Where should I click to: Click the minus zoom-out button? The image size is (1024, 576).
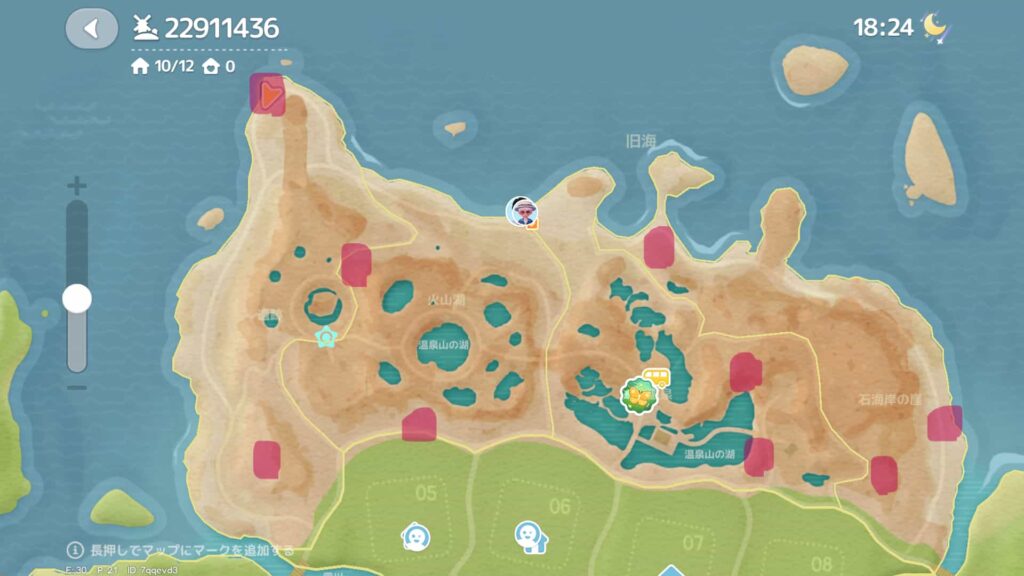(77, 388)
